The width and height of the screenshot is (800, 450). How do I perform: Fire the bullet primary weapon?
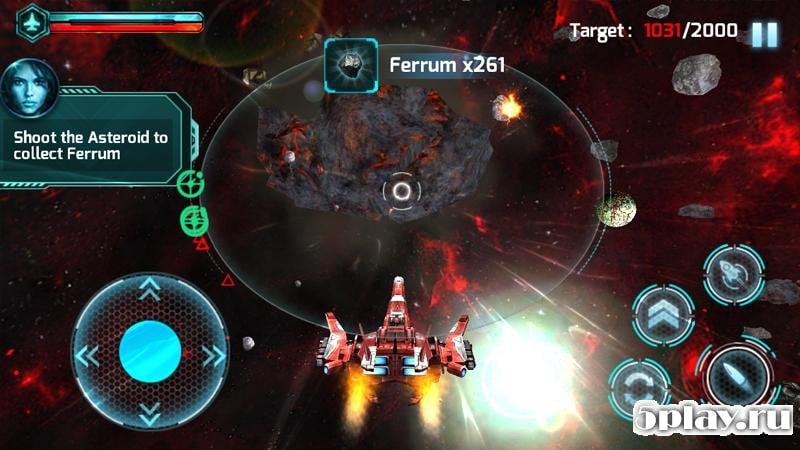[738, 379]
